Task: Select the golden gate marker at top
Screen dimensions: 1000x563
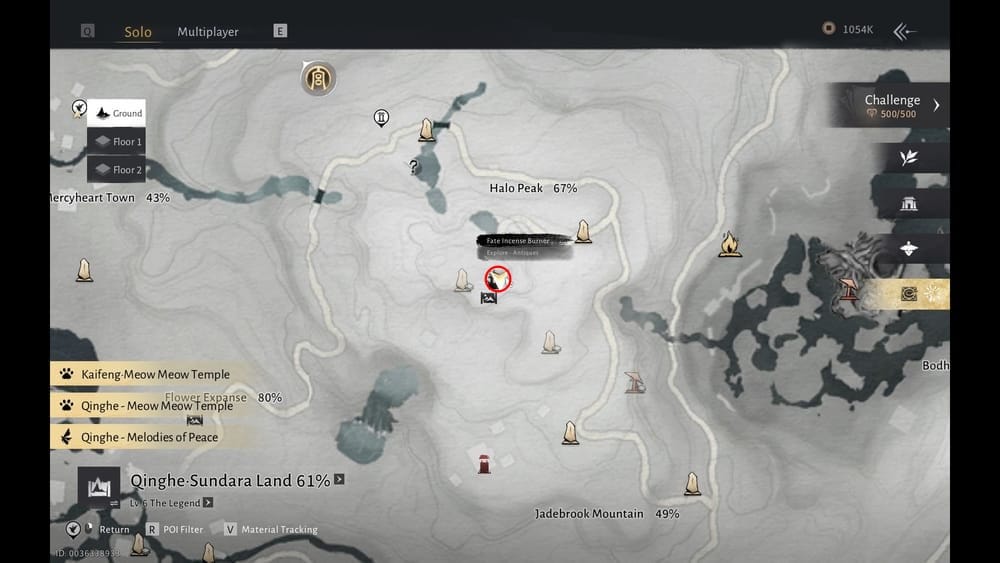Action: (x=318, y=78)
